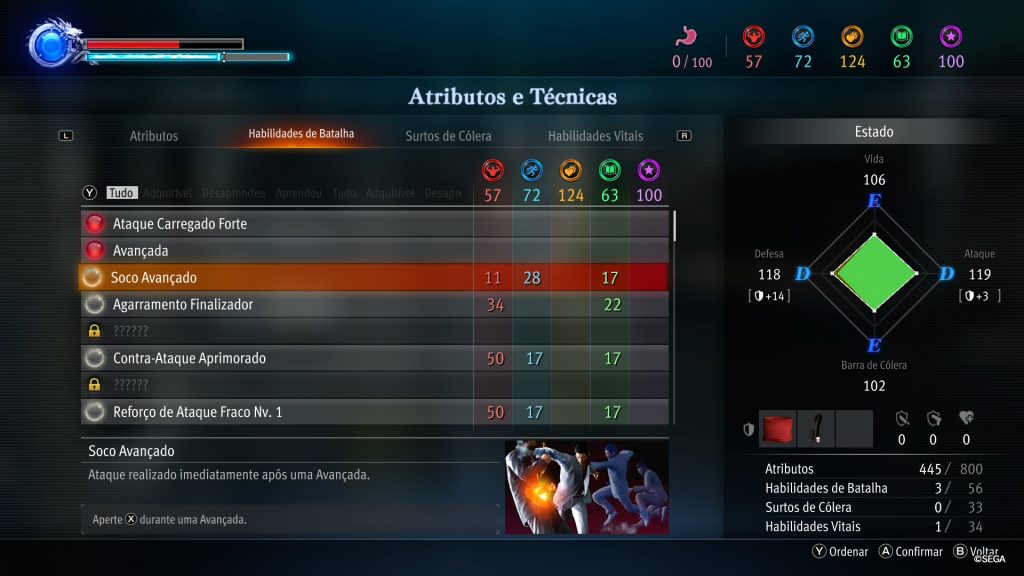Click the purple star column header icon
The image size is (1024, 576).
(649, 171)
